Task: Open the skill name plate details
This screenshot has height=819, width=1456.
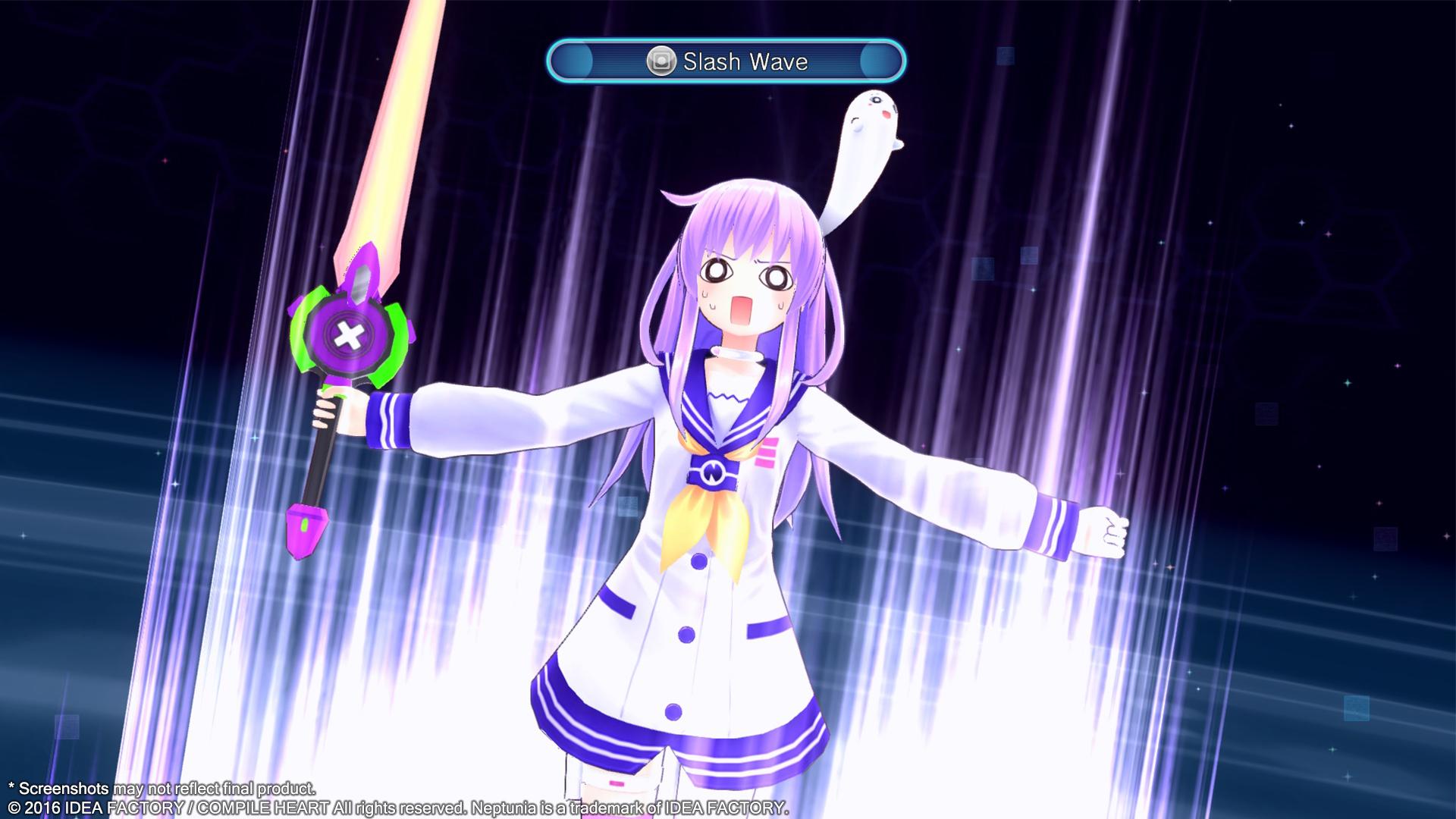Action: (x=747, y=63)
